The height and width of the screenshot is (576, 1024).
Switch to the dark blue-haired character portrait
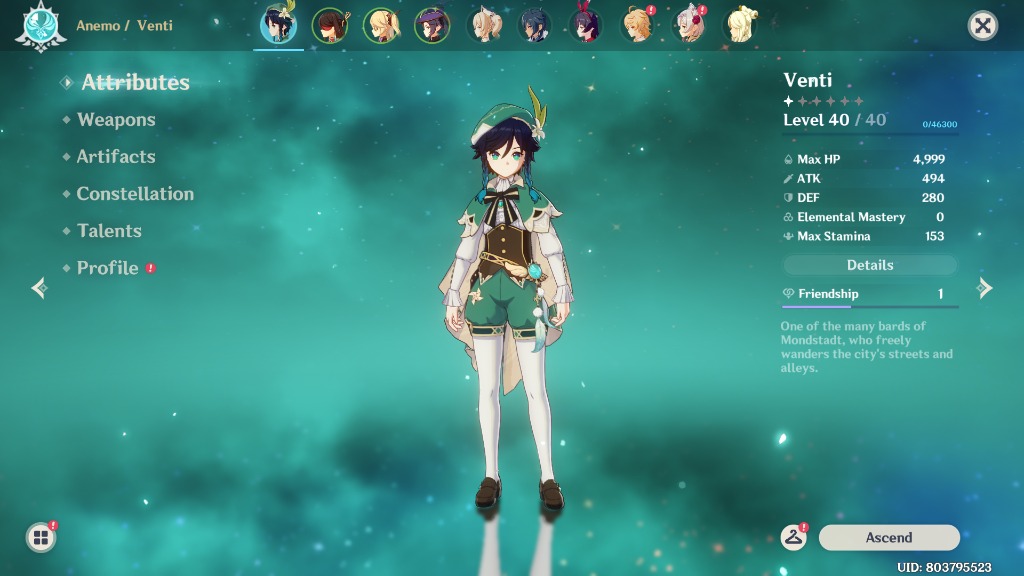click(x=535, y=26)
